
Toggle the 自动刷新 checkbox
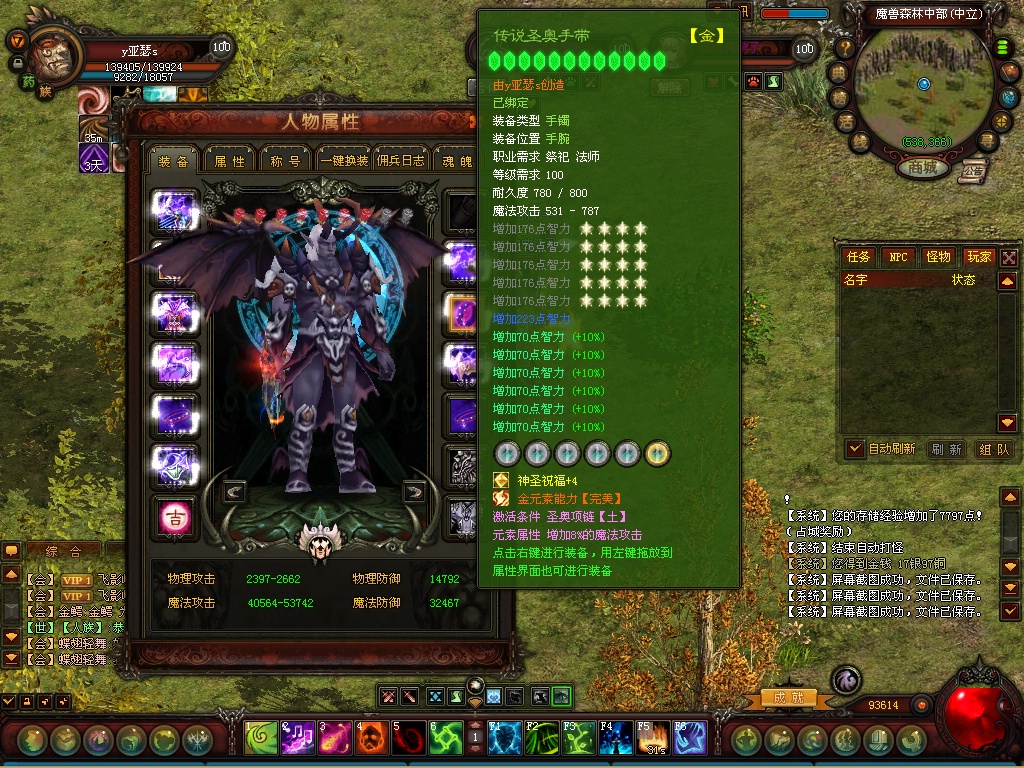pos(855,449)
